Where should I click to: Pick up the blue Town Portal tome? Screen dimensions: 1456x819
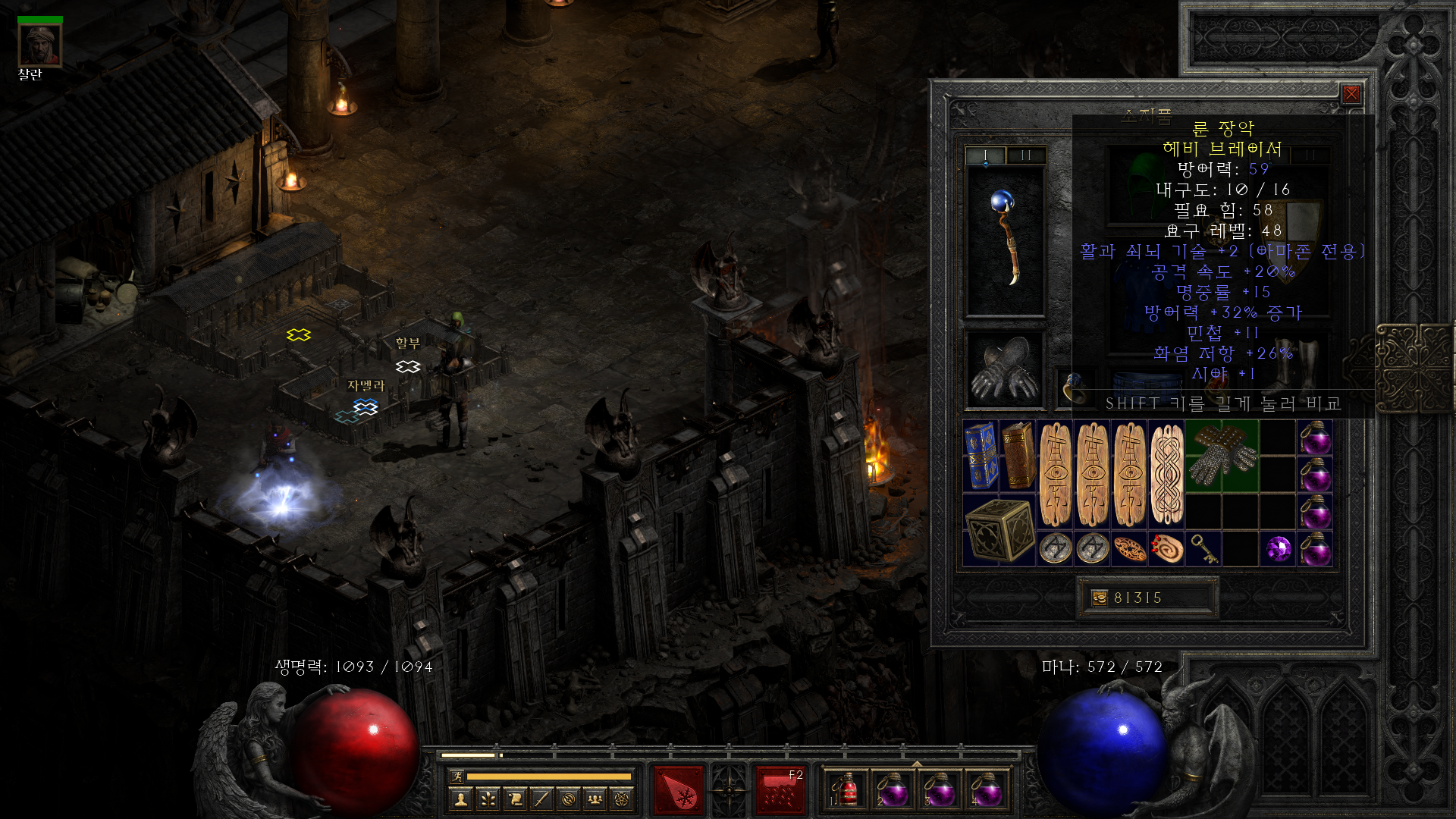coord(981,455)
